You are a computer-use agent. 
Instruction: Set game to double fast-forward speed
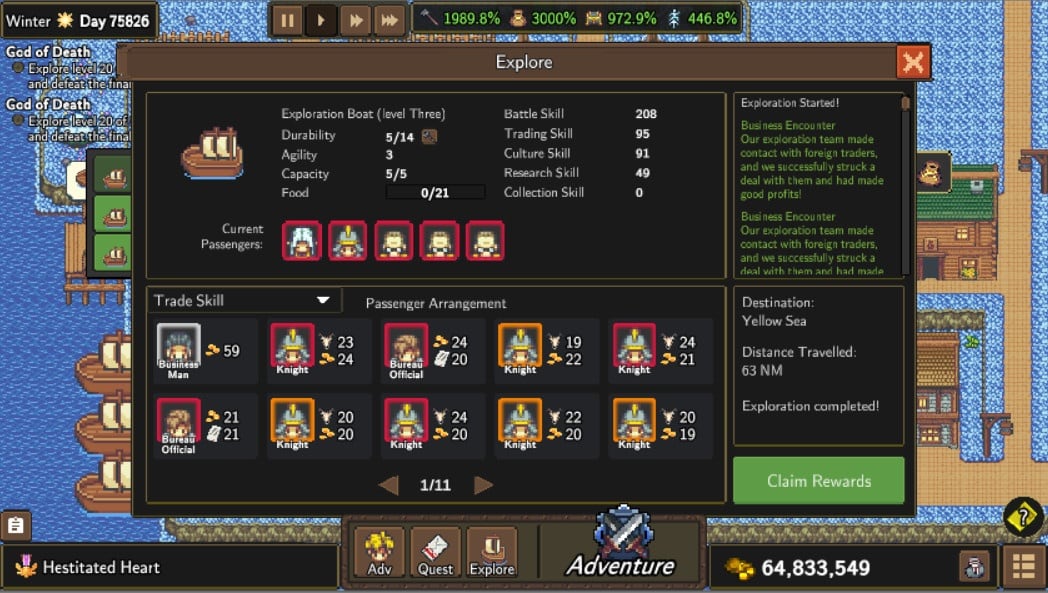[355, 20]
